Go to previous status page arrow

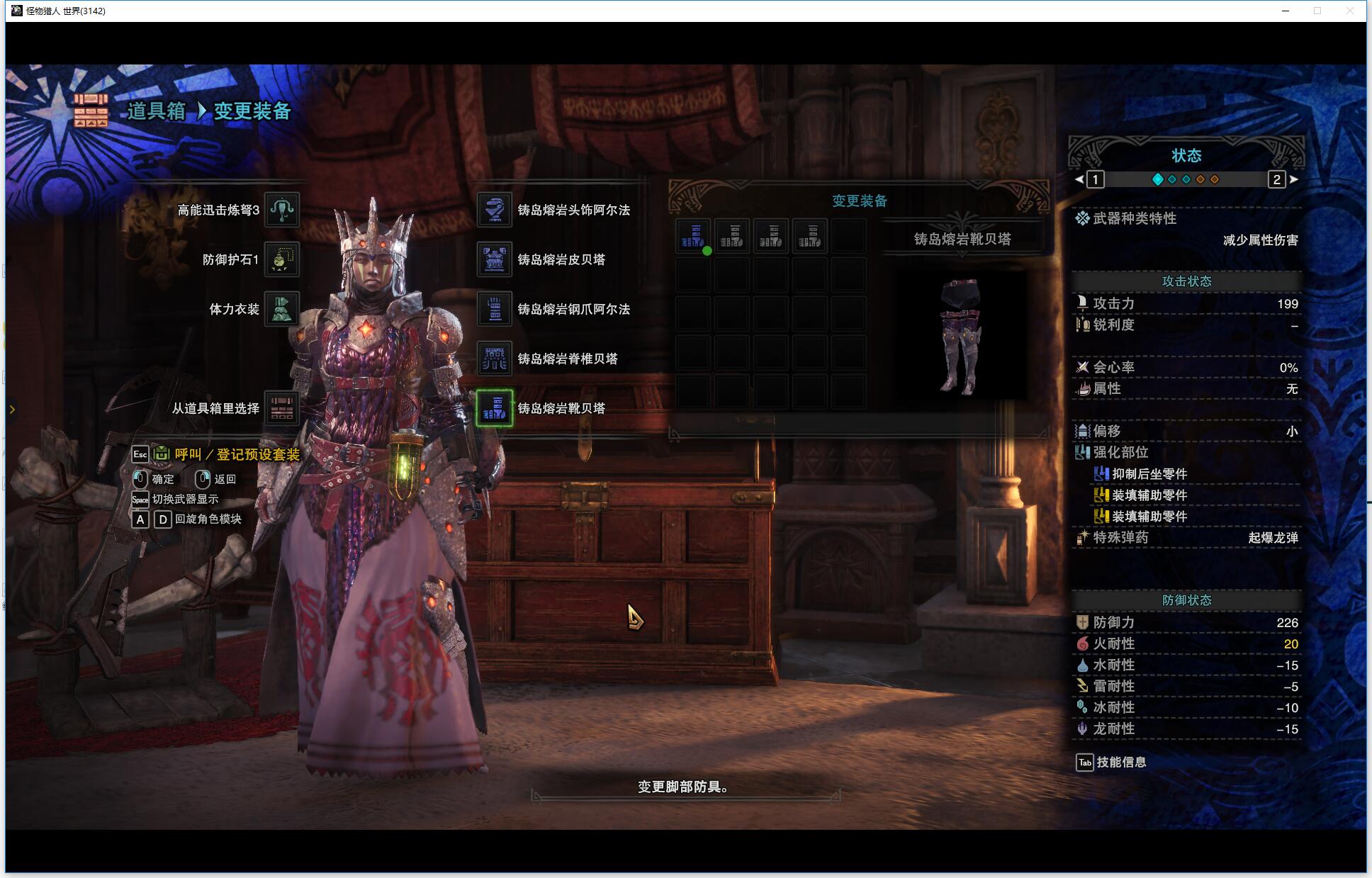(1079, 179)
